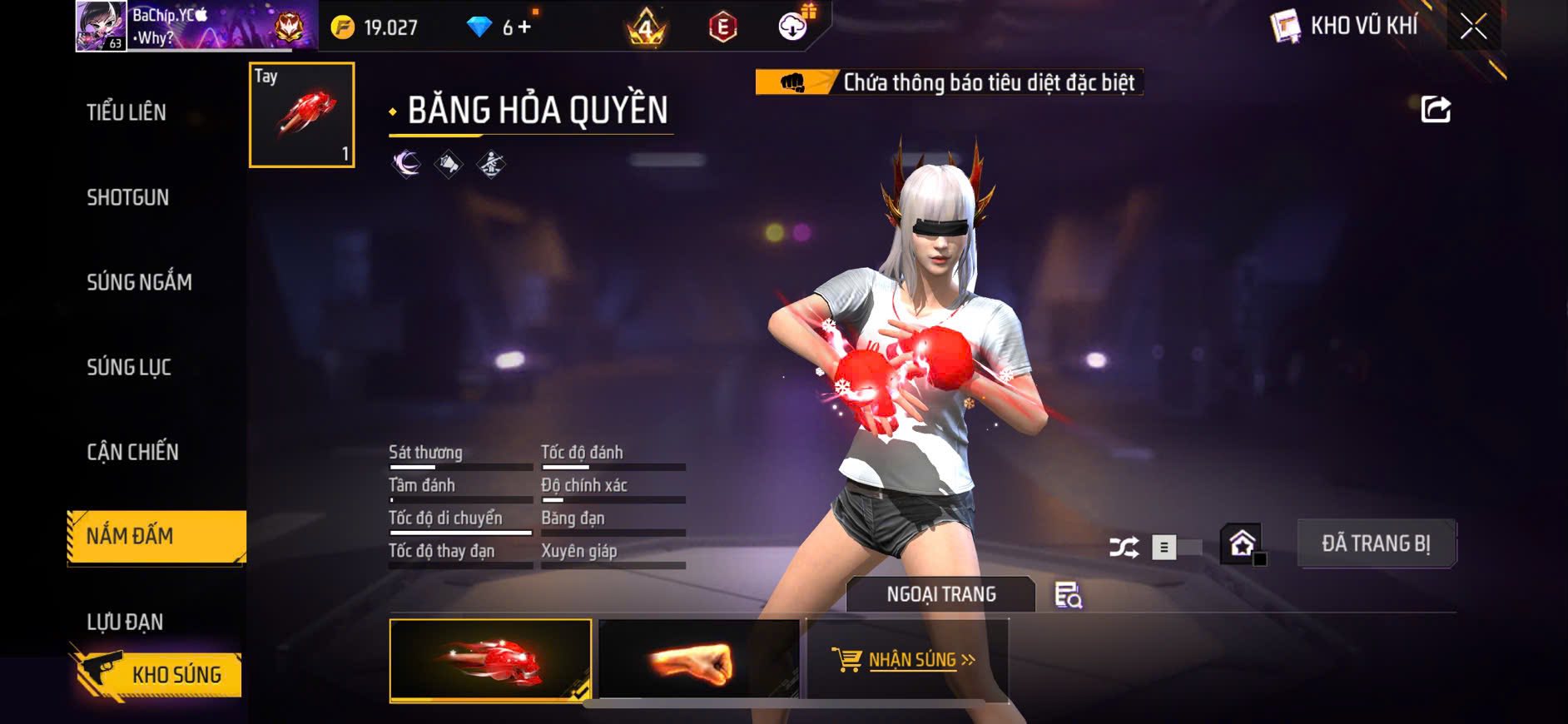Click the home lobby display icon

pyautogui.click(x=1243, y=545)
